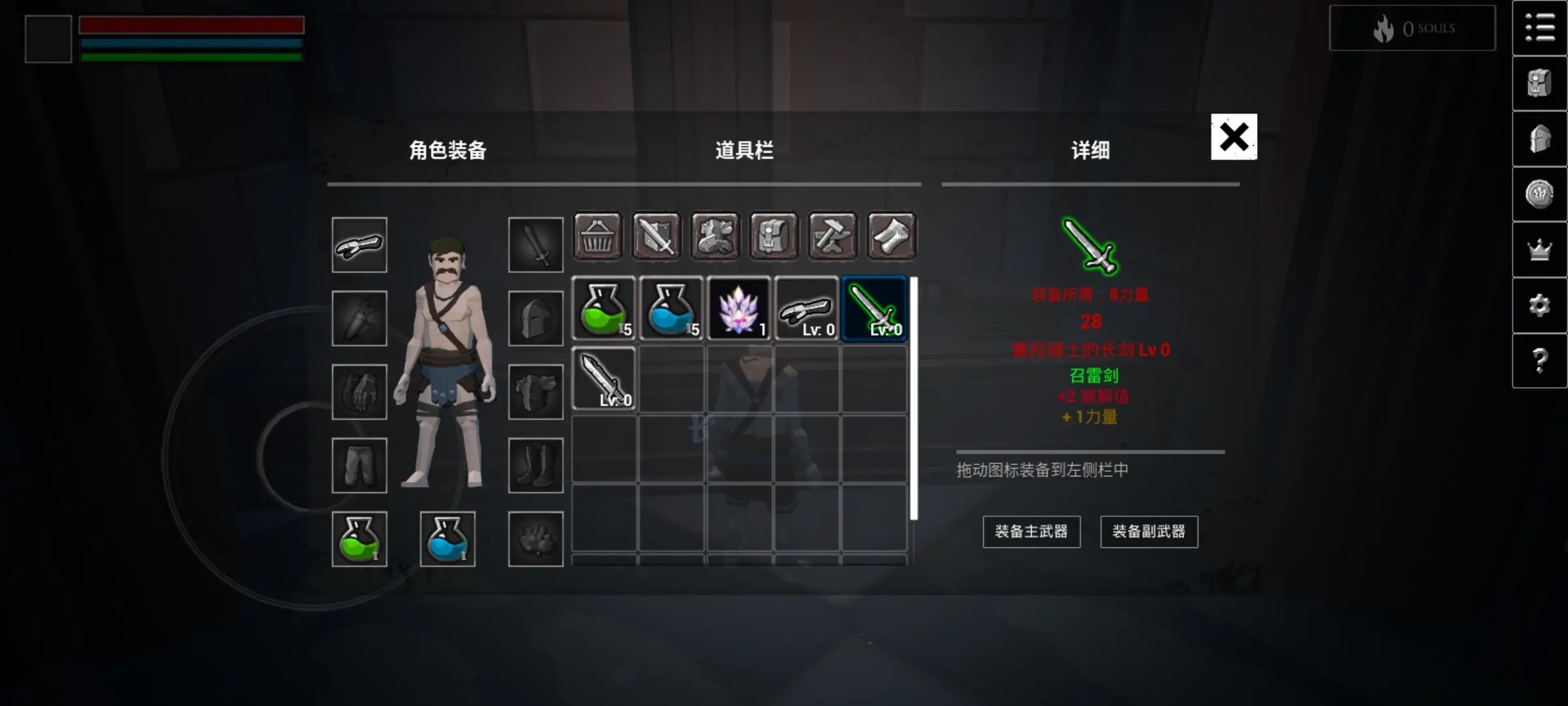The height and width of the screenshot is (706, 1568).
Task: Open the miscellaneous backpack filter tab
Action: pyautogui.click(x=774, y=236)
